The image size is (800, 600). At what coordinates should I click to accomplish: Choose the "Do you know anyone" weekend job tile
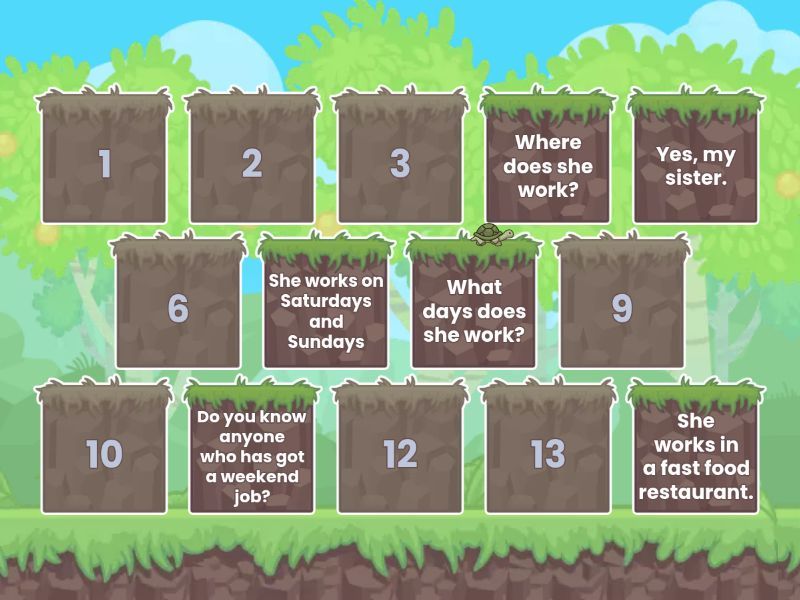(x=252, y=454)
